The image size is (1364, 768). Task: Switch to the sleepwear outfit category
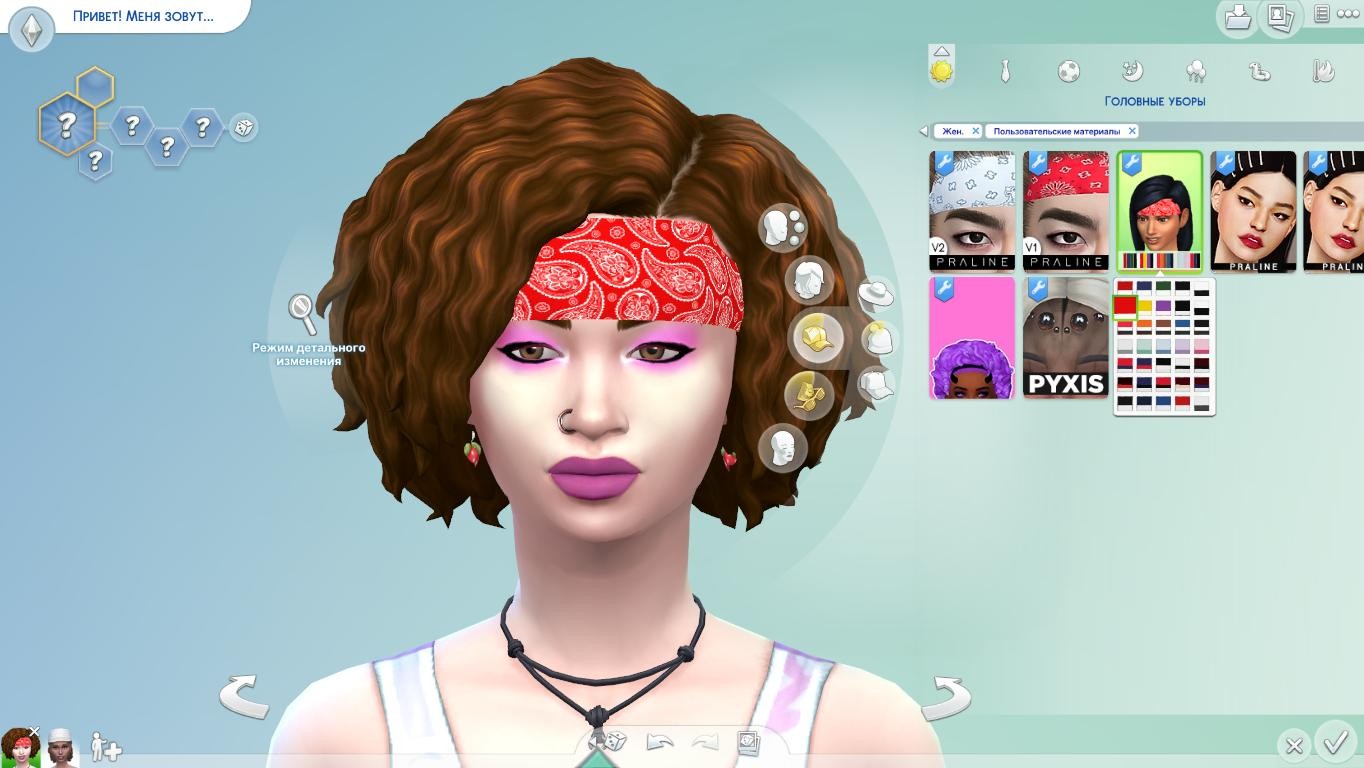click(x=1132, y=71)
